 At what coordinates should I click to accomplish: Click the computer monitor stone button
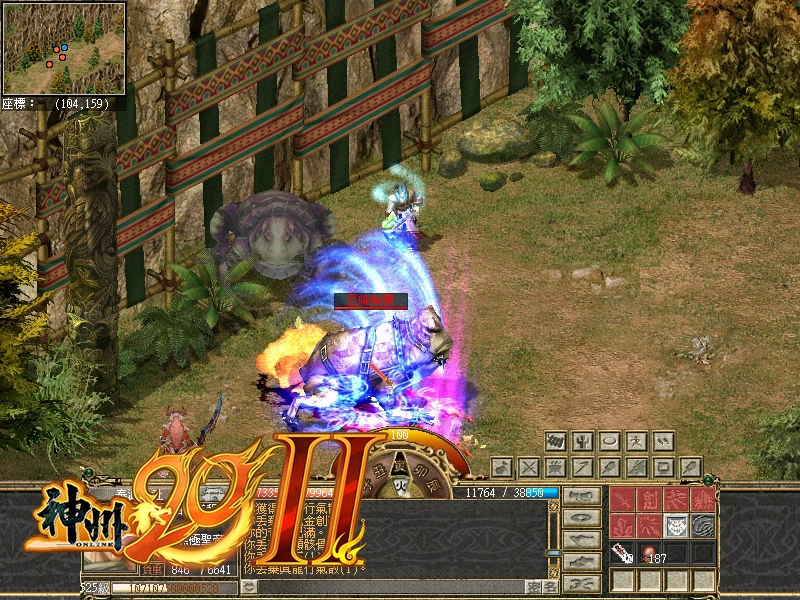click(663, 467)
